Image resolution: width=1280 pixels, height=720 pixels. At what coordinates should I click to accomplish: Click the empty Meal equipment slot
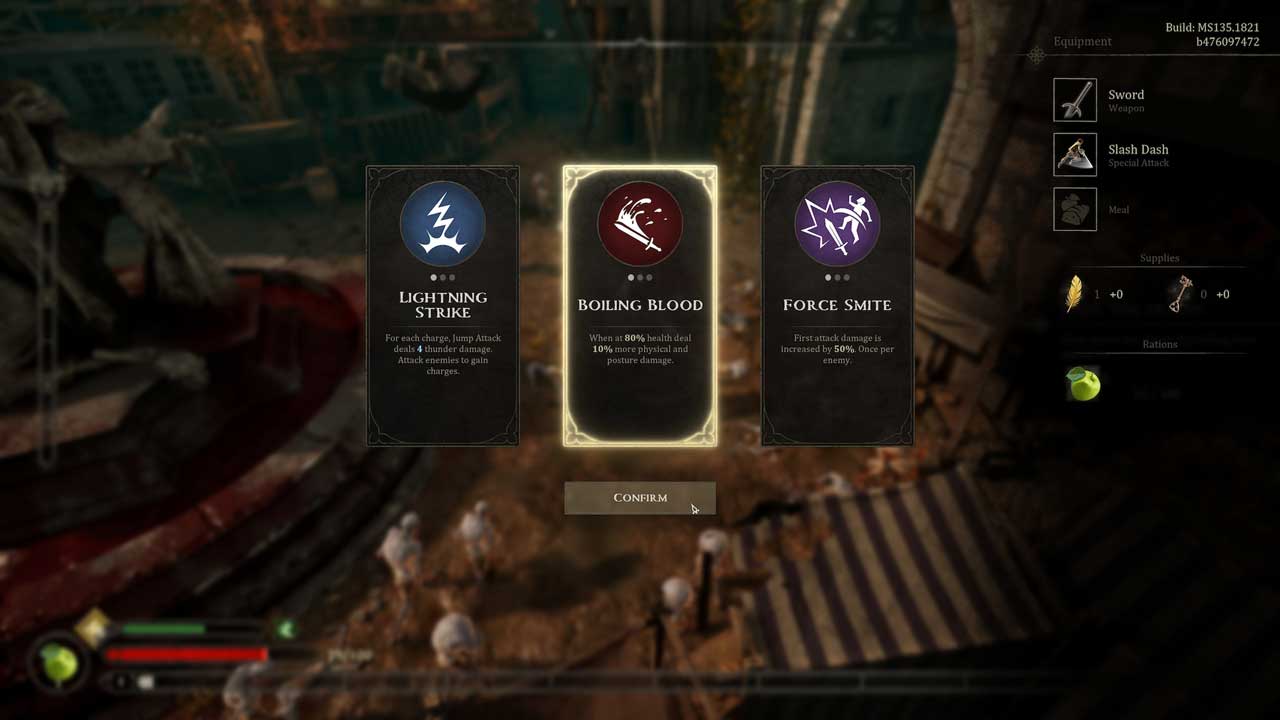point(1075,209)
